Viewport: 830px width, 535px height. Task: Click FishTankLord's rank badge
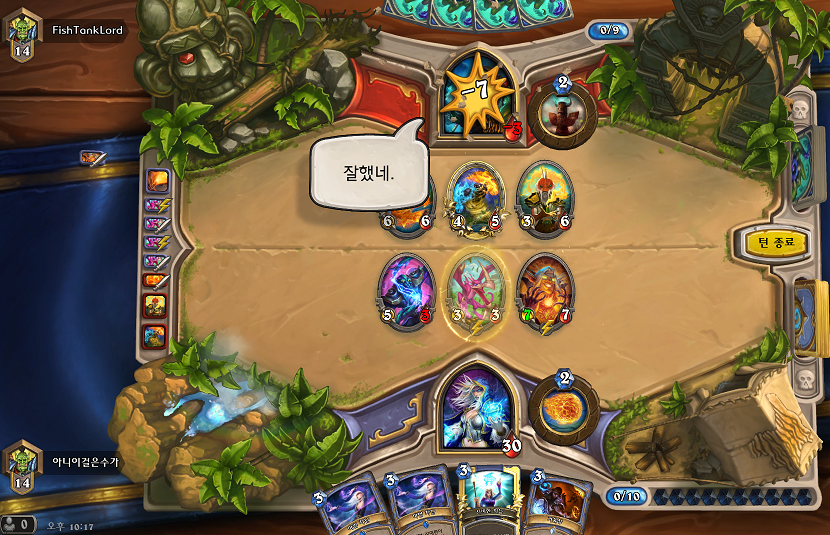pos(22,36)
